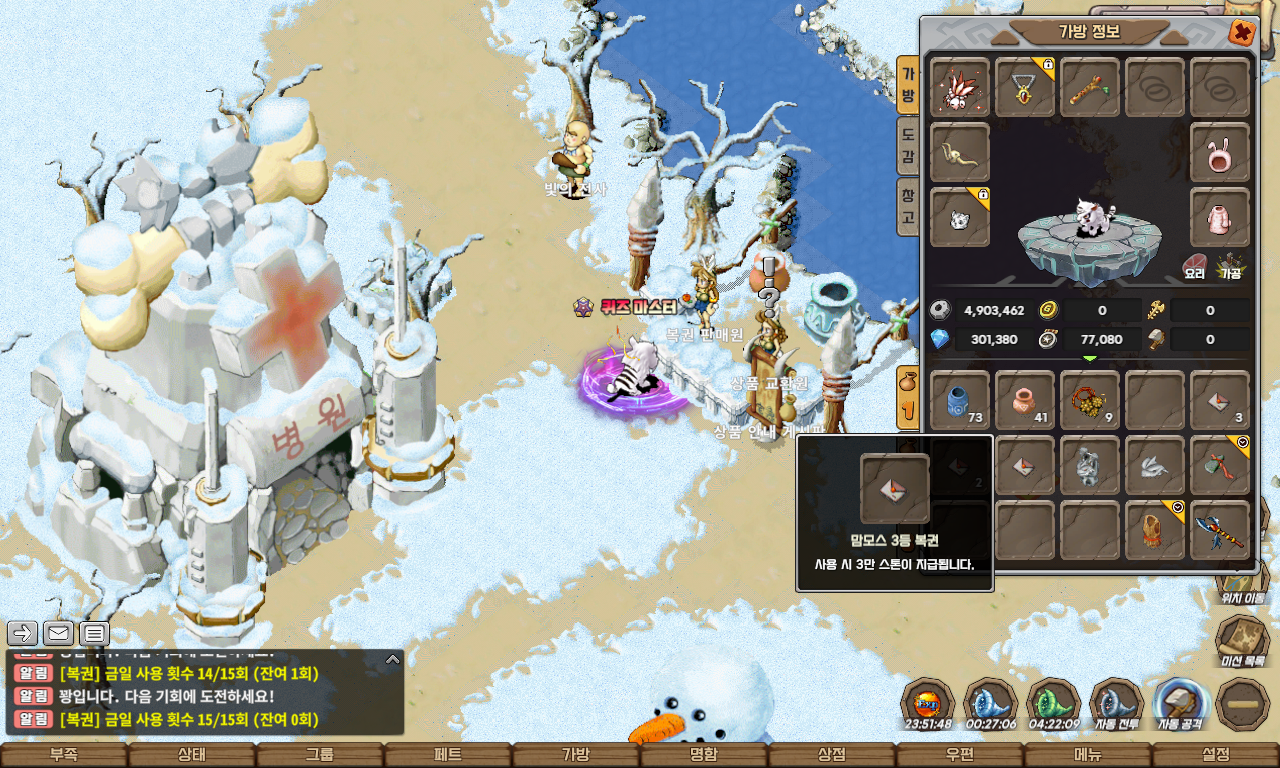The width and height of the screenshot is (1280, 768).
Task: Collapse the round minus button beside auto attack
Action: 1243,704
